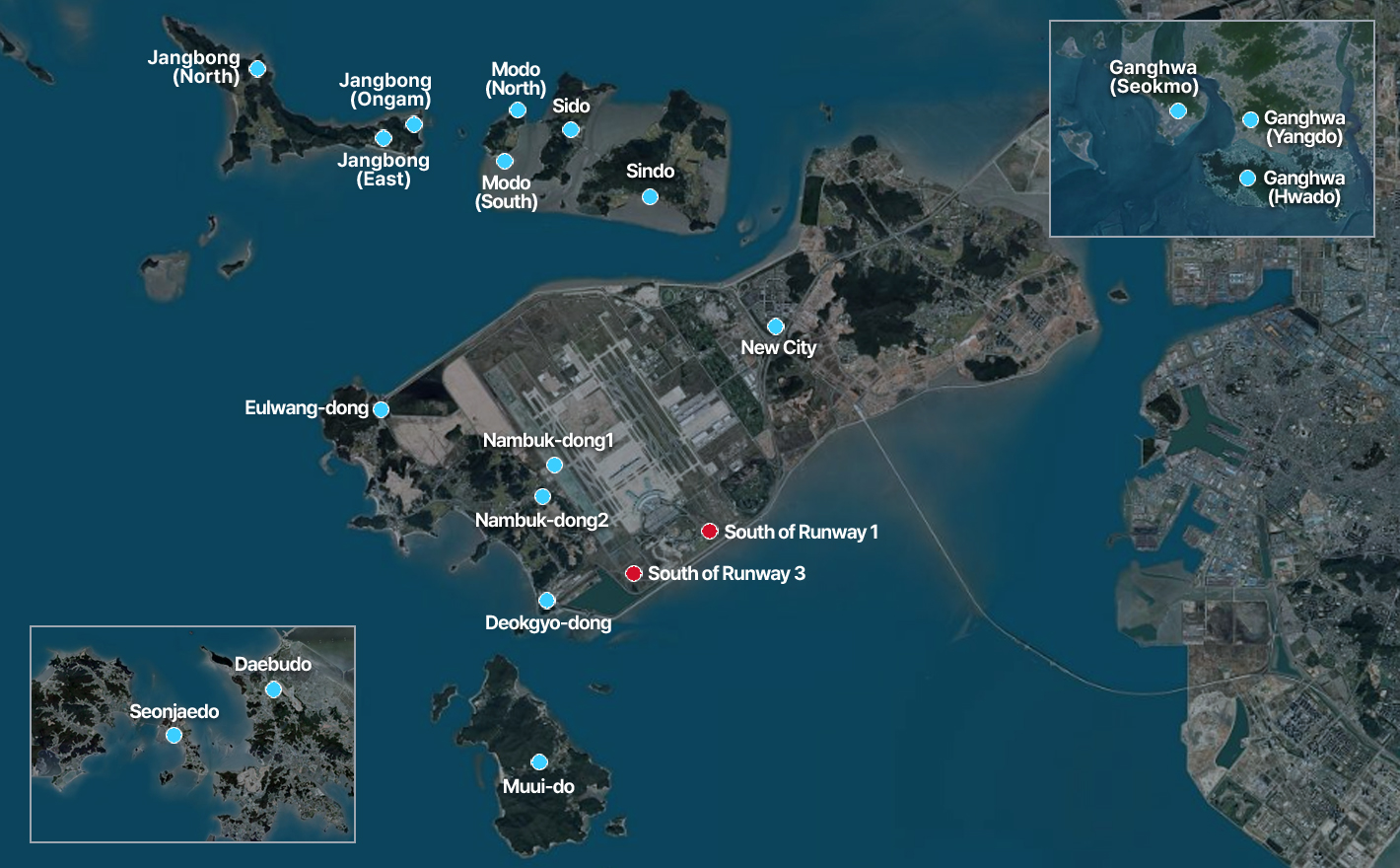Select the Daebudo marker in the inset
Image resolution: width=1400 pixels, height=868 pixels.
273,689
